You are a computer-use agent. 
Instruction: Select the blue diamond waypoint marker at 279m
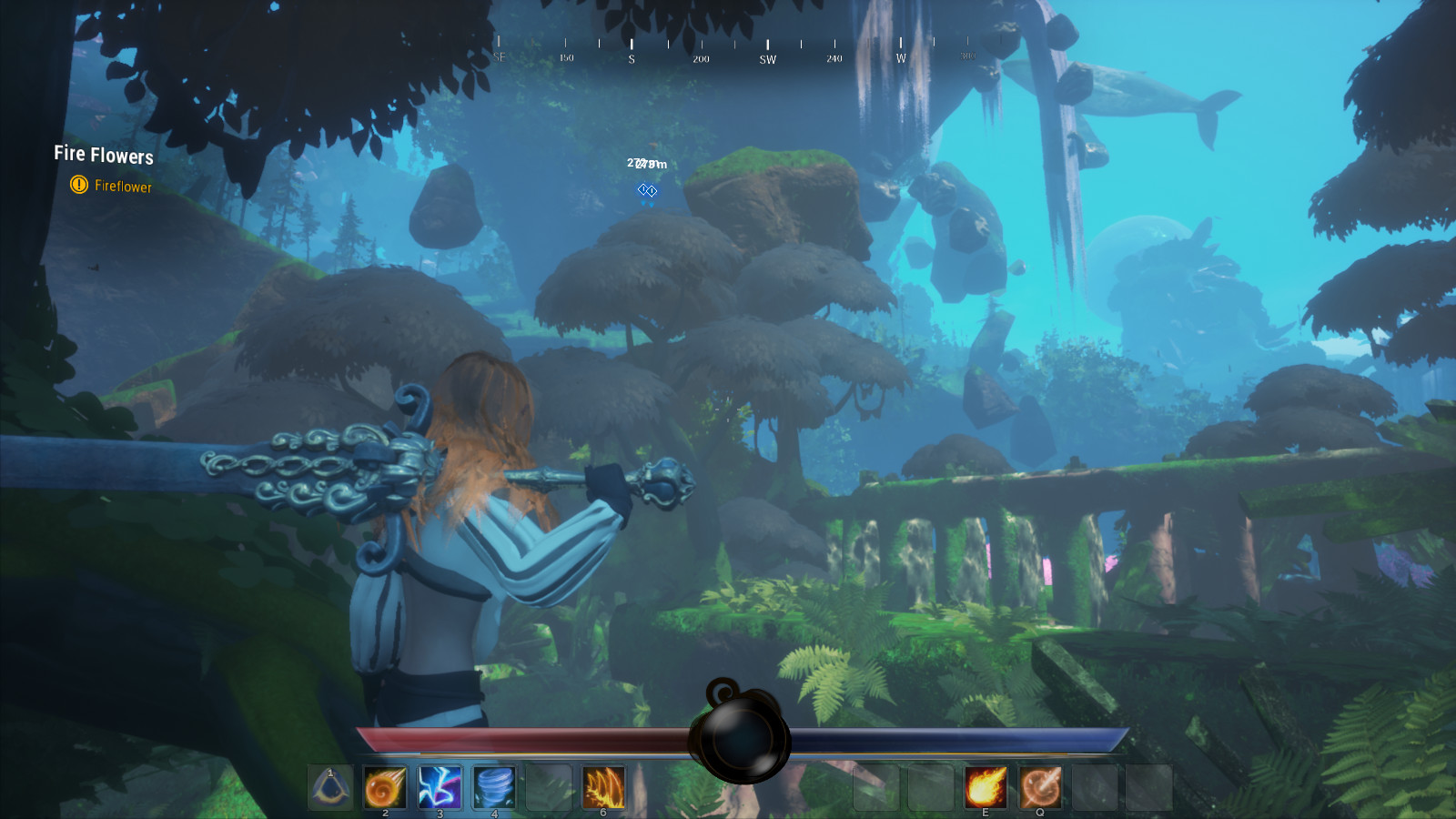(x=647, y=190)
